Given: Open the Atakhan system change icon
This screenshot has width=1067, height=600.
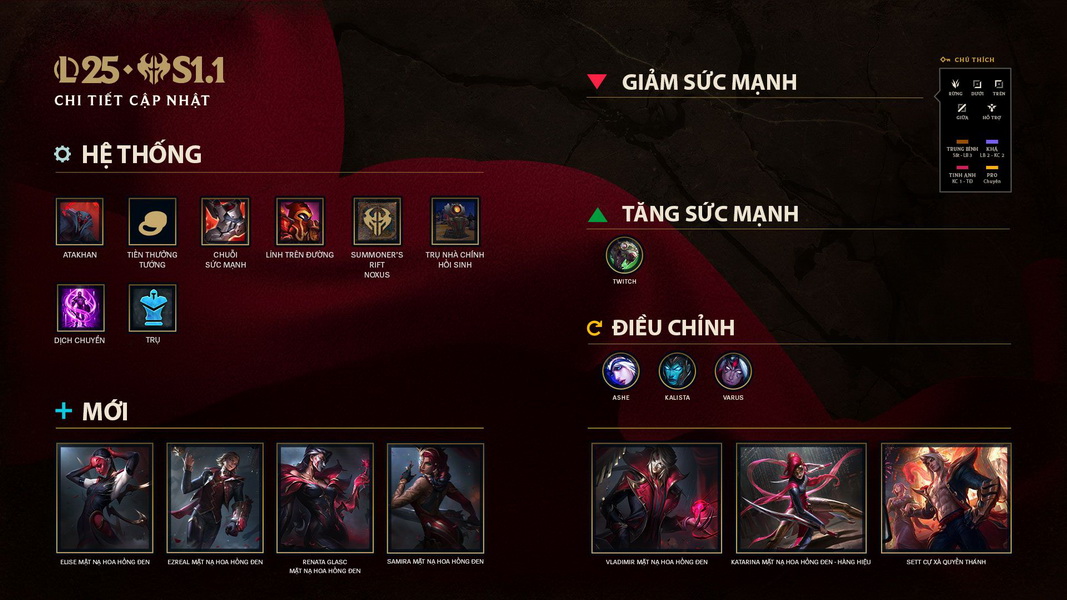Looking at the screenshot, I should click(80, 222).
